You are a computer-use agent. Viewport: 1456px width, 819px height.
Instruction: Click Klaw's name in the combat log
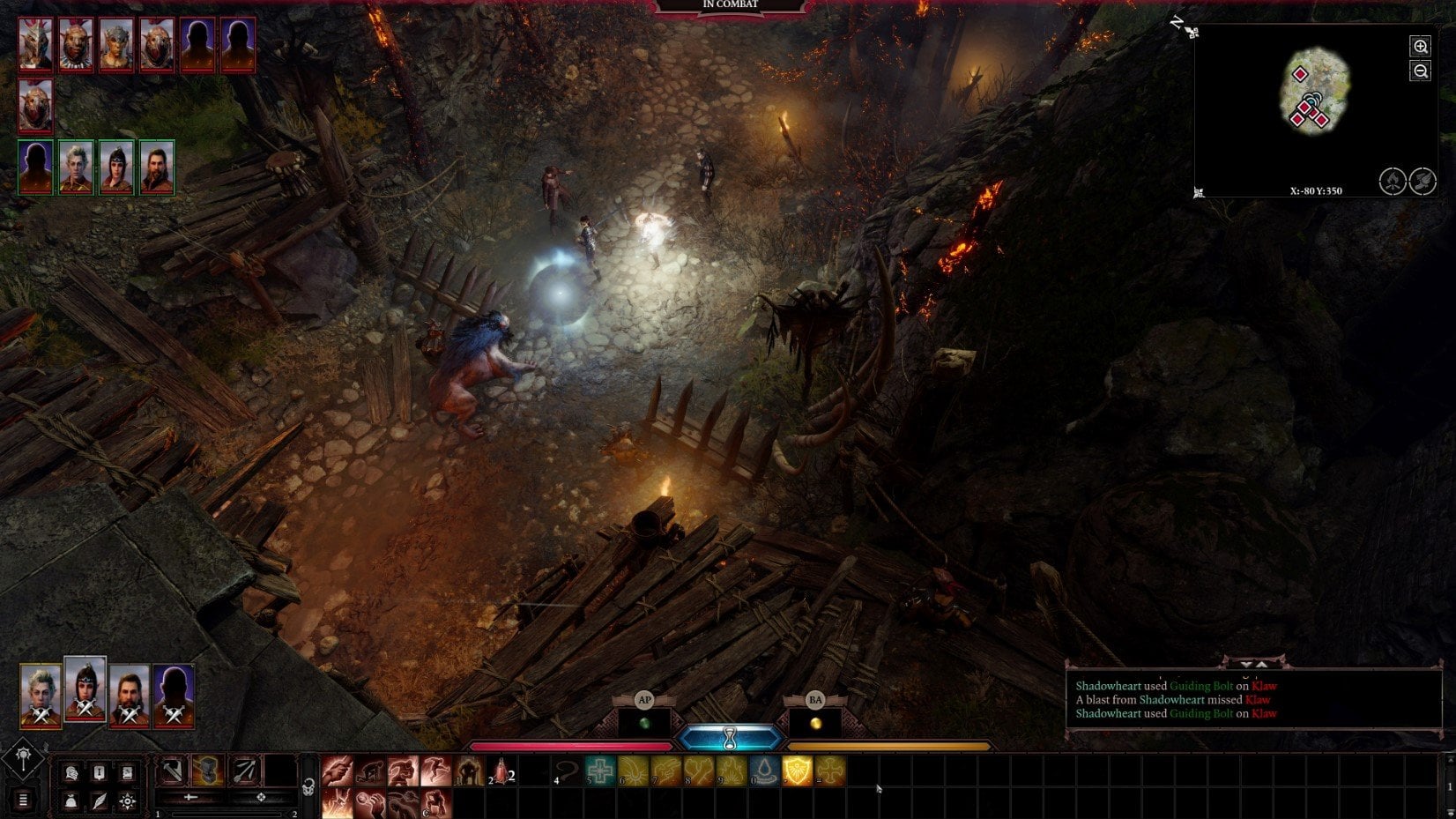pos(1264,686)
